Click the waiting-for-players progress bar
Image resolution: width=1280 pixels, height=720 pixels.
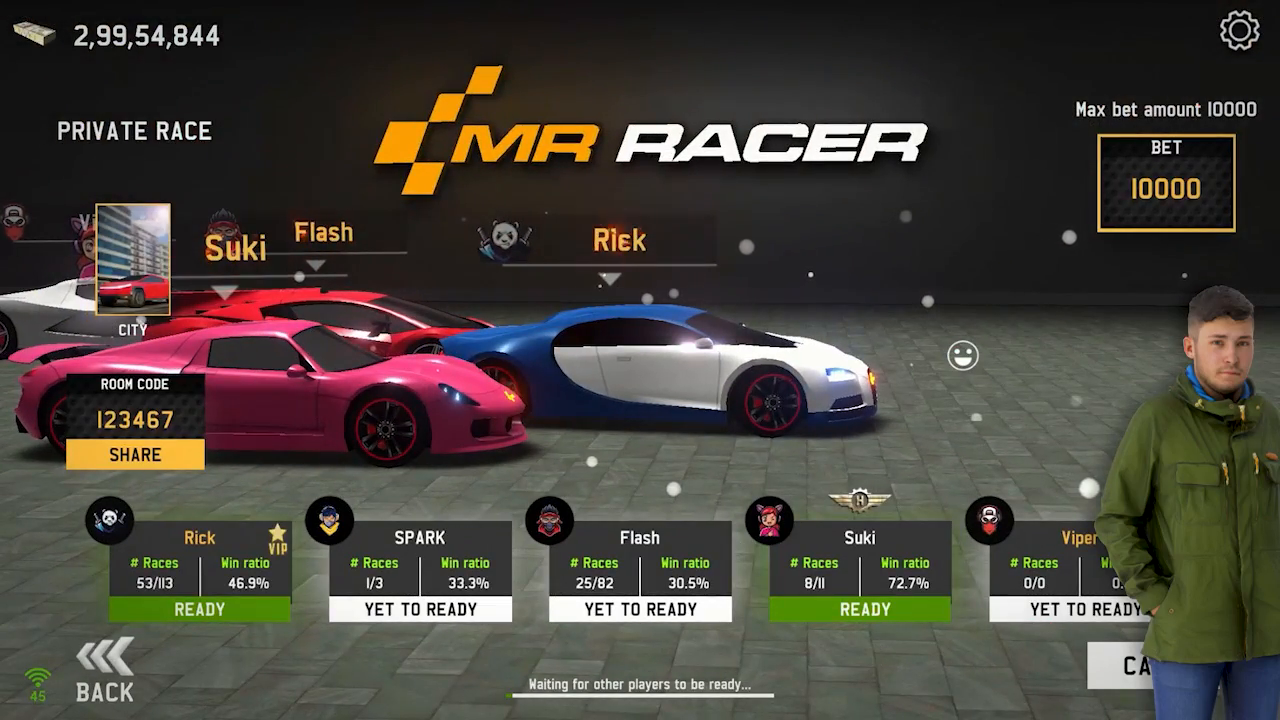[x=640, y=692]
